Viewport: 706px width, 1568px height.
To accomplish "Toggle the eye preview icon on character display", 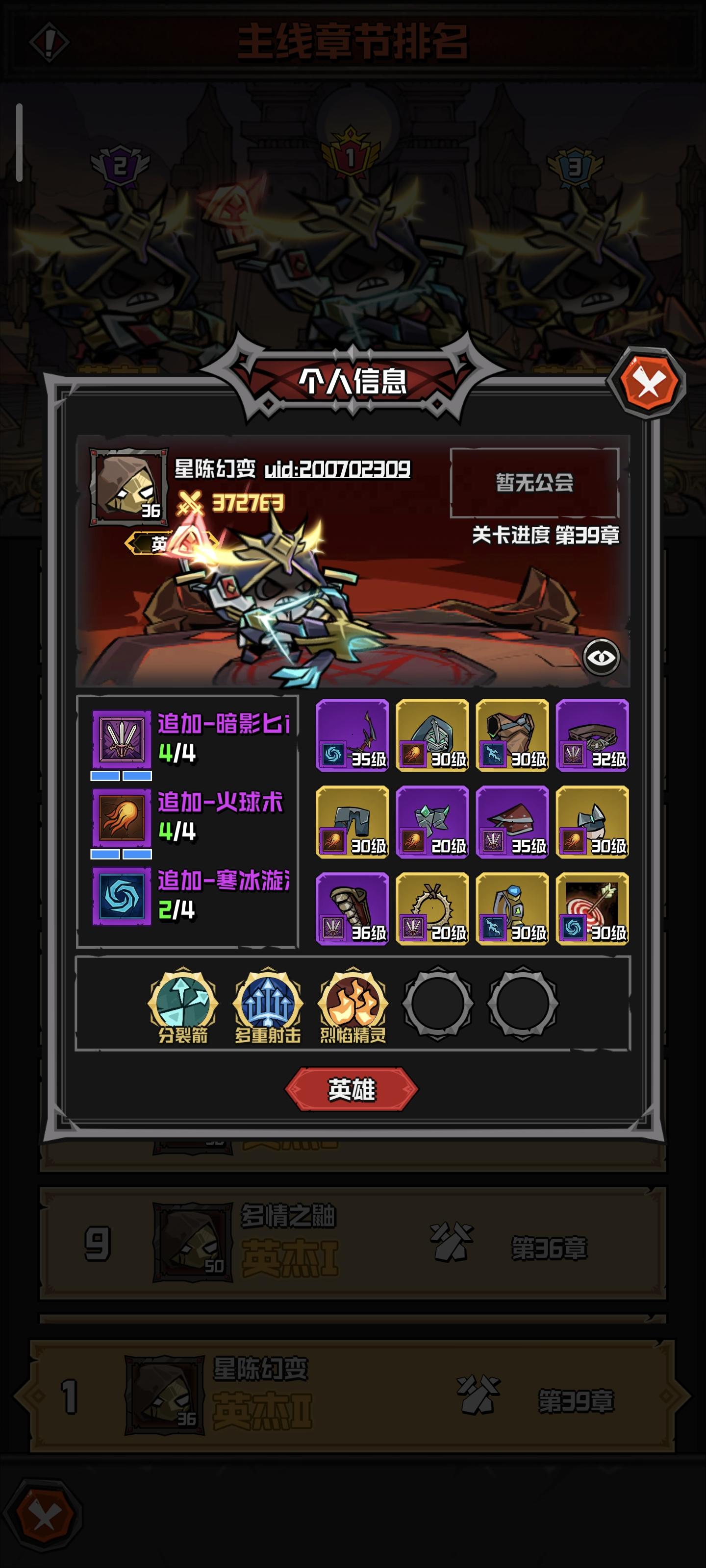I will 603,657.
